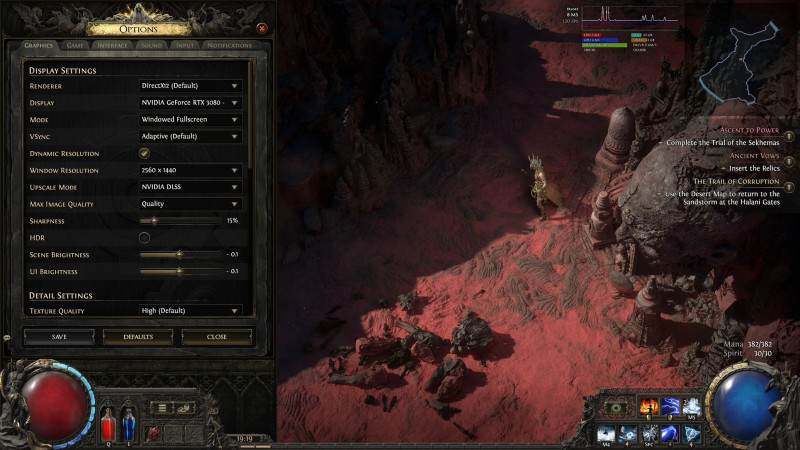Image resolution: width=800 pixels, height=450 pixels.
Task: Show the Notifications tab
Action: tap(229, 45)
